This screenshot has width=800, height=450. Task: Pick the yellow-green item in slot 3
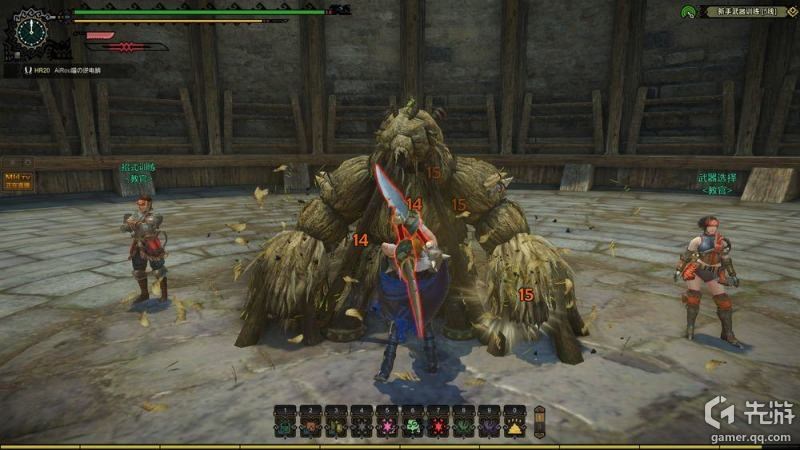335,426
